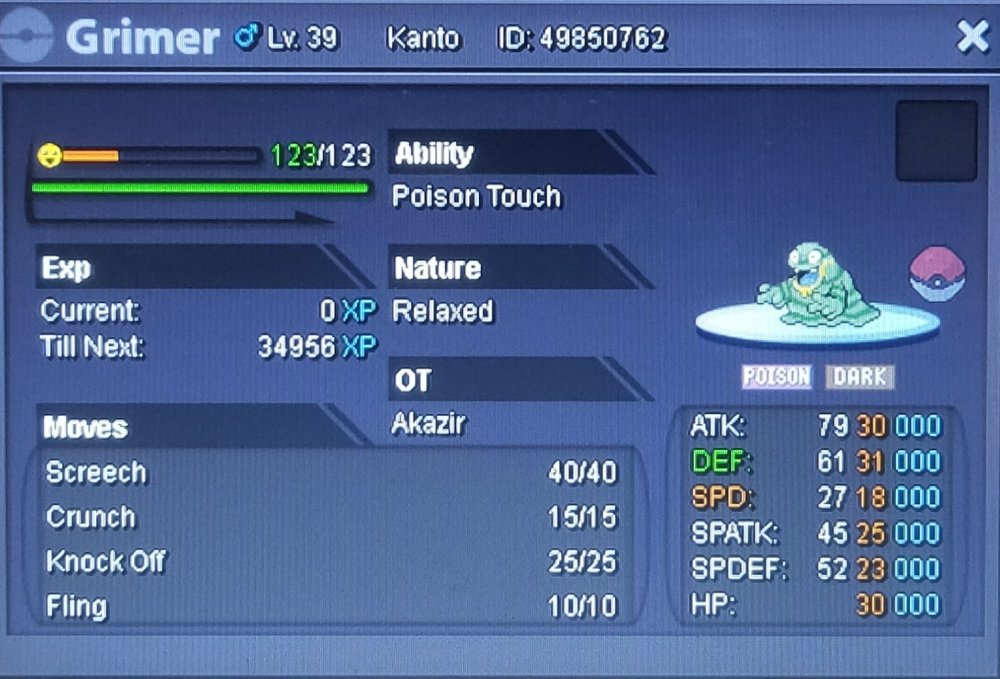1000x679 pixels.
Task: Click the DARK type badge
Action: (860, 377)
